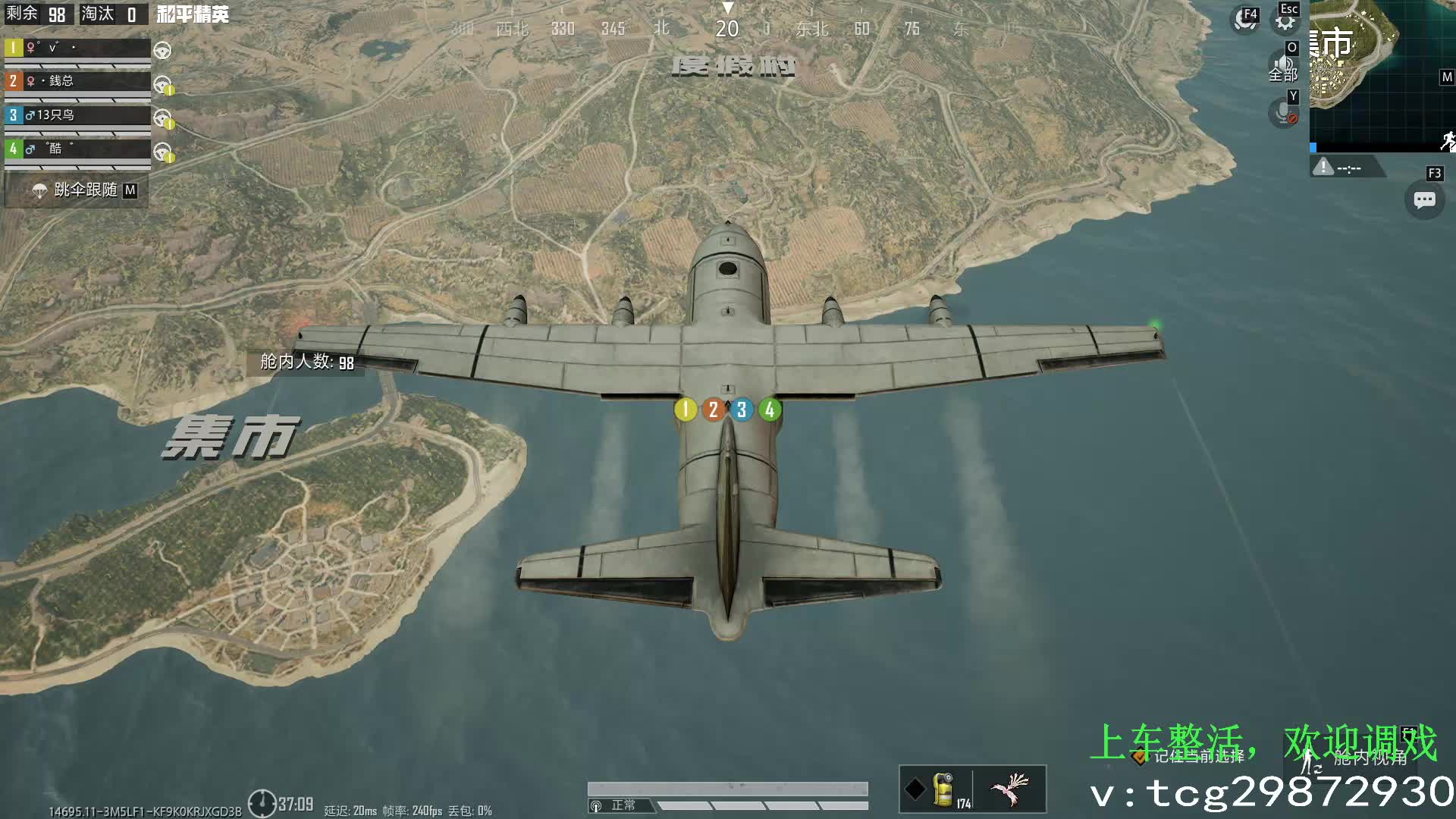Select teammate 2 钱总 row

pos(77,81)
